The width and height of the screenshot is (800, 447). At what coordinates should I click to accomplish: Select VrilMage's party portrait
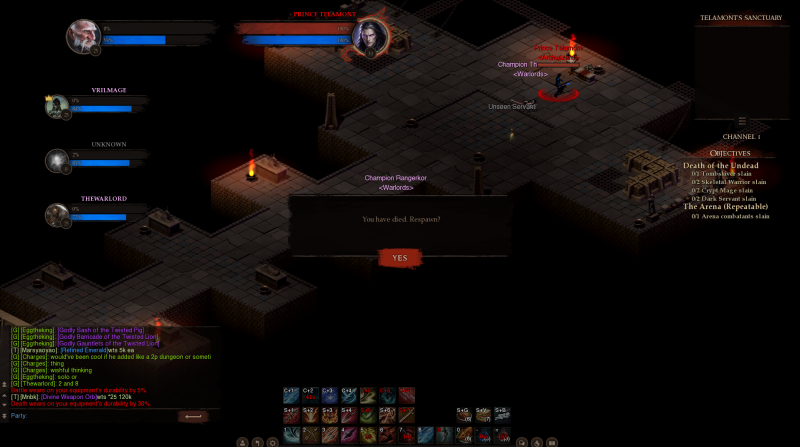(x=56, y=106)
